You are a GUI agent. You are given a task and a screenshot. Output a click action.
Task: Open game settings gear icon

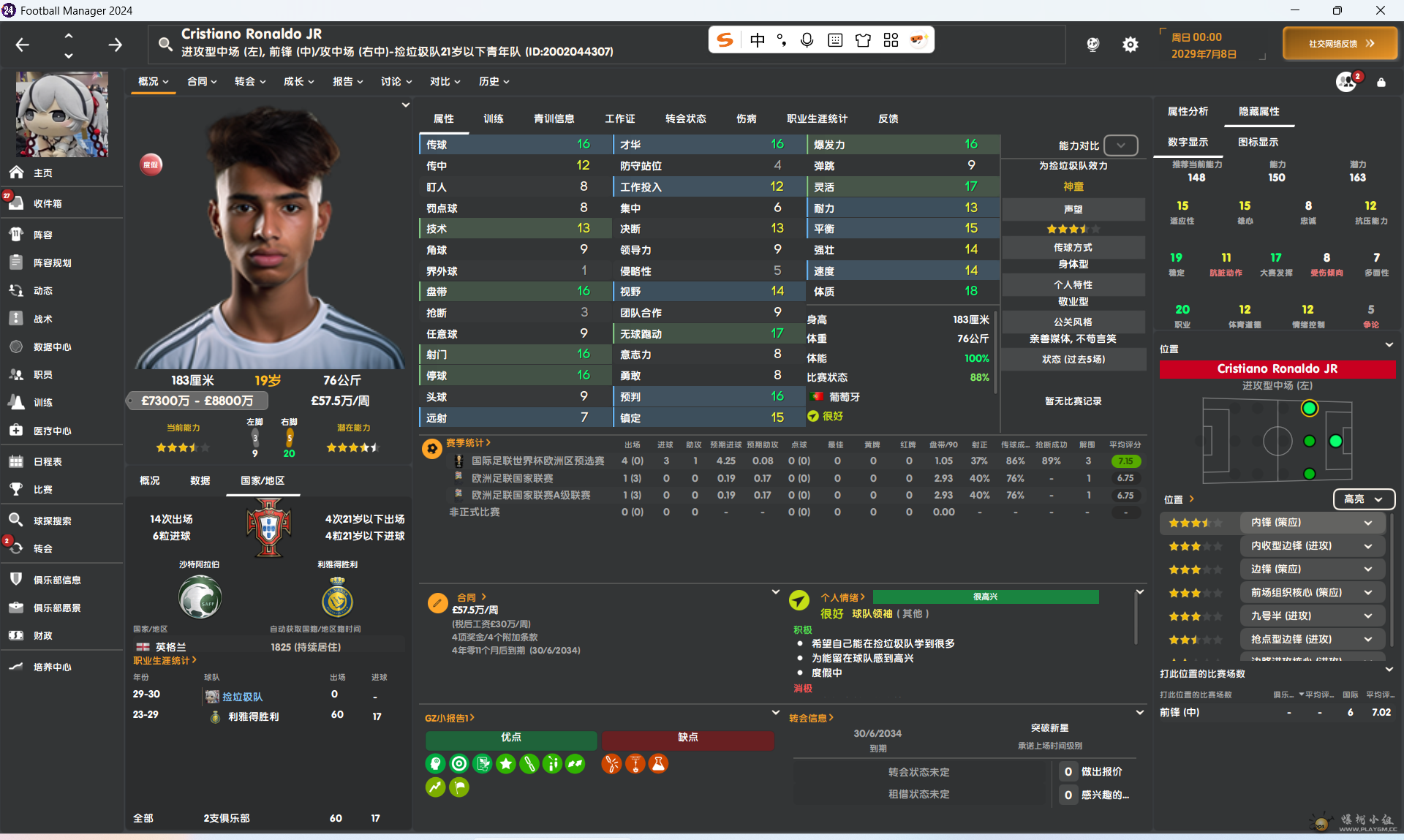1130,45
